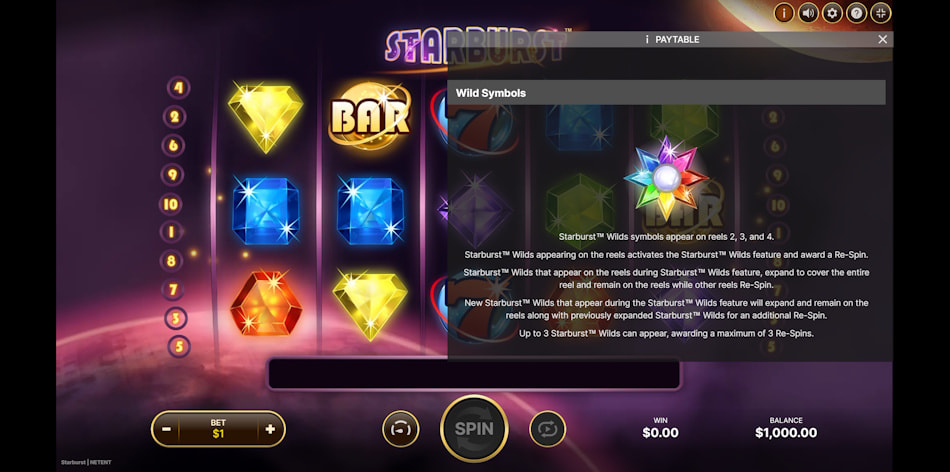Toggle the paytable info button
The image size is (950, 472).
tap(784, 13)
